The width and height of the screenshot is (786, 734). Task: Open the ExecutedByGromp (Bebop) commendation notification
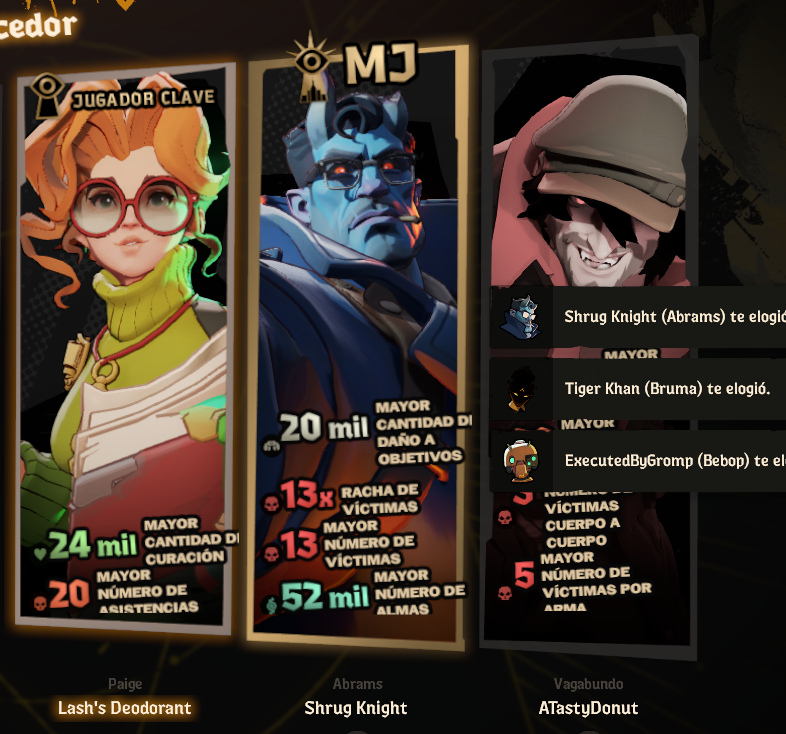(x=640, y=461)
